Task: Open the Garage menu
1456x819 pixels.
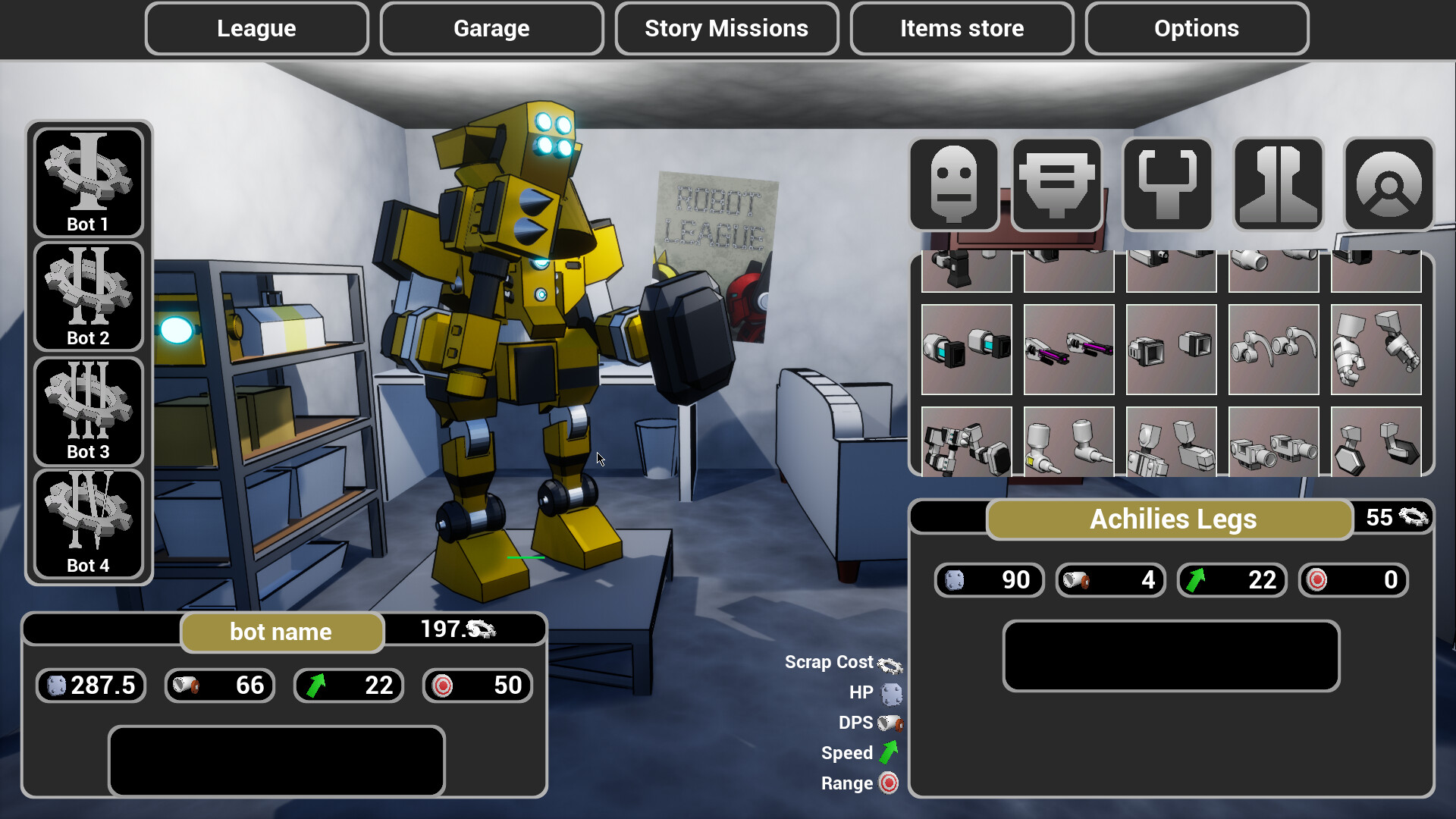Action: point(491,28)
